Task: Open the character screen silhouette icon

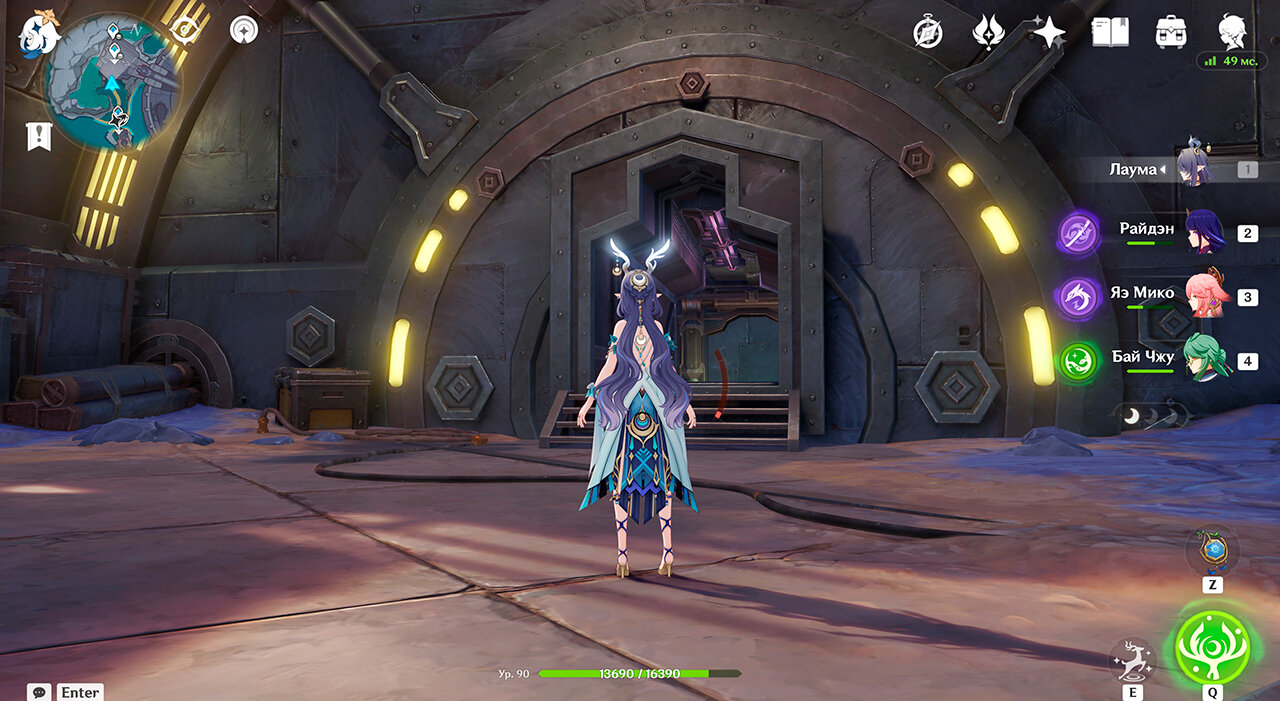Action: pos(1232,31)
